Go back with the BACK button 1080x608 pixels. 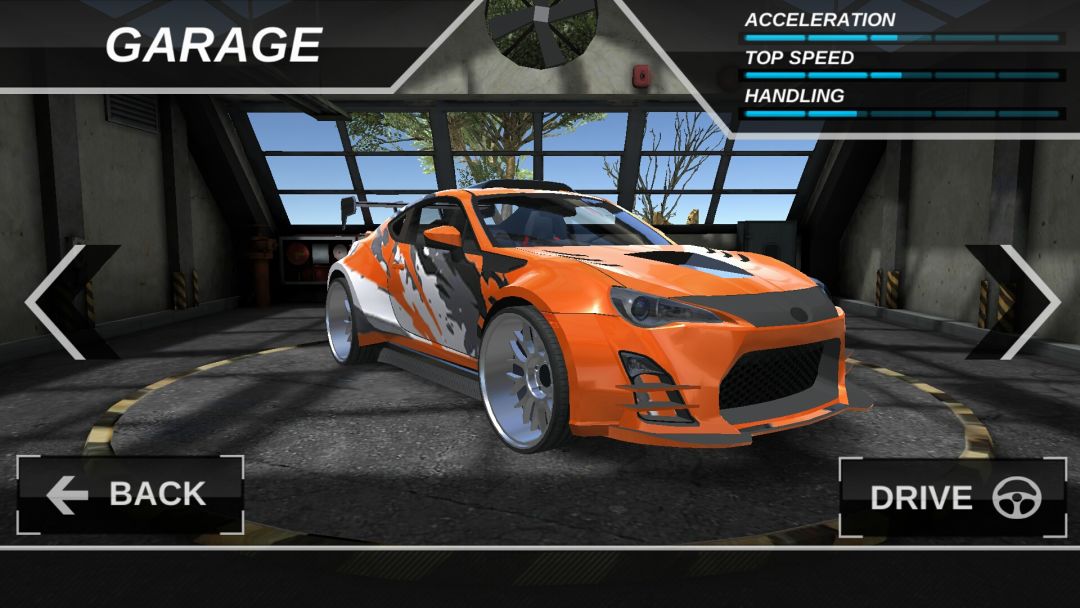pyautogui.click(x=130, y=495)
